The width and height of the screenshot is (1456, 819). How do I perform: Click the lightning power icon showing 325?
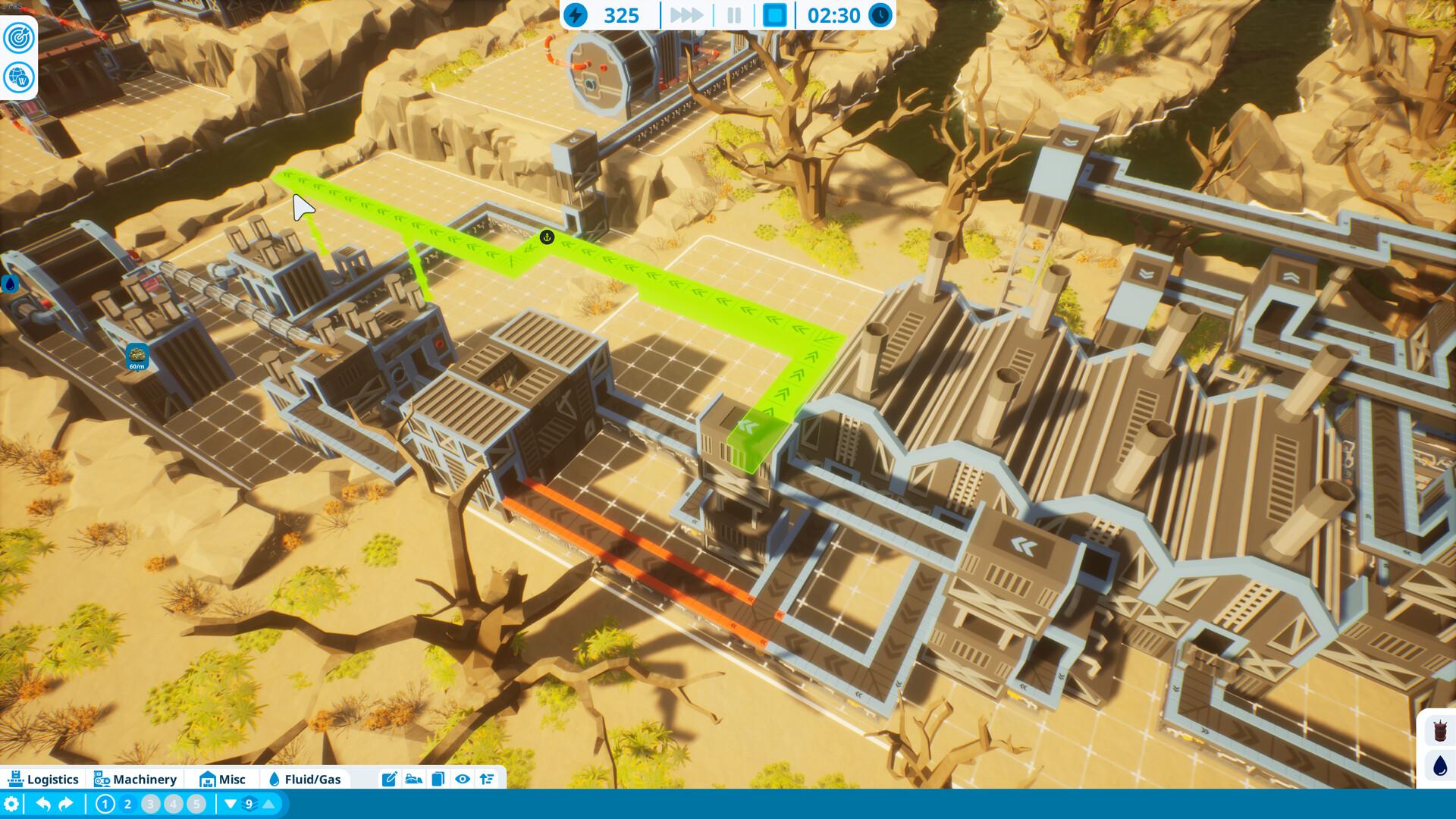(579, 14)
